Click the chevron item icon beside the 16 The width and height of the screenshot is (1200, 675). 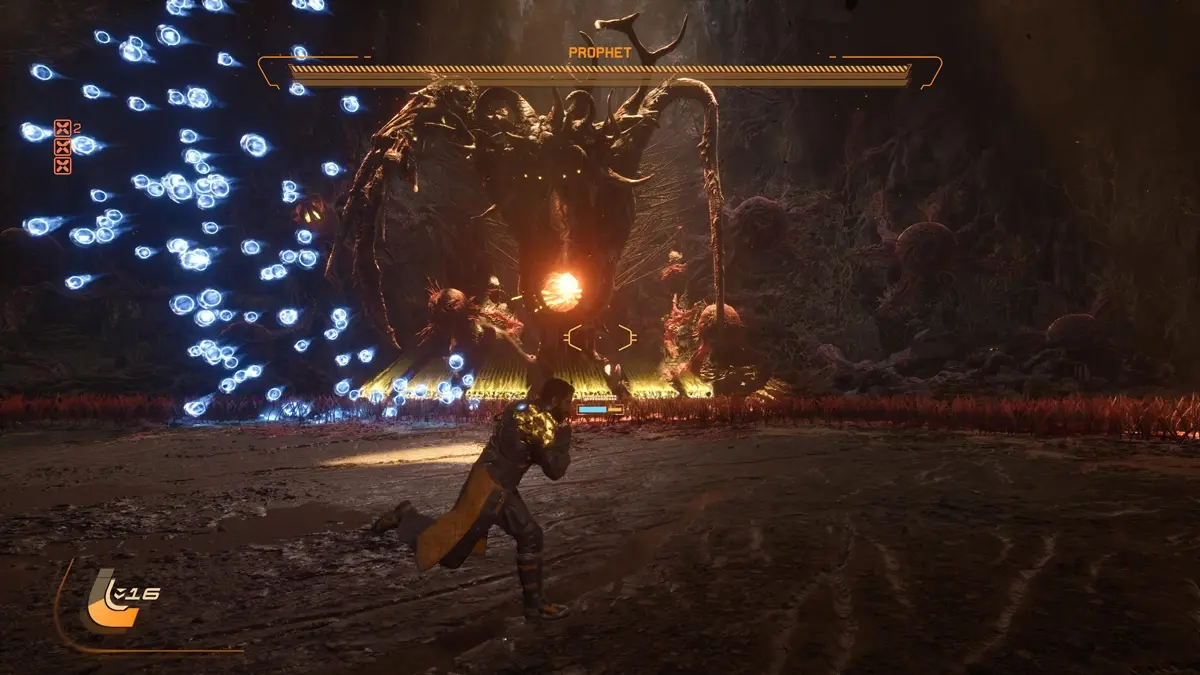click(122, 594)
